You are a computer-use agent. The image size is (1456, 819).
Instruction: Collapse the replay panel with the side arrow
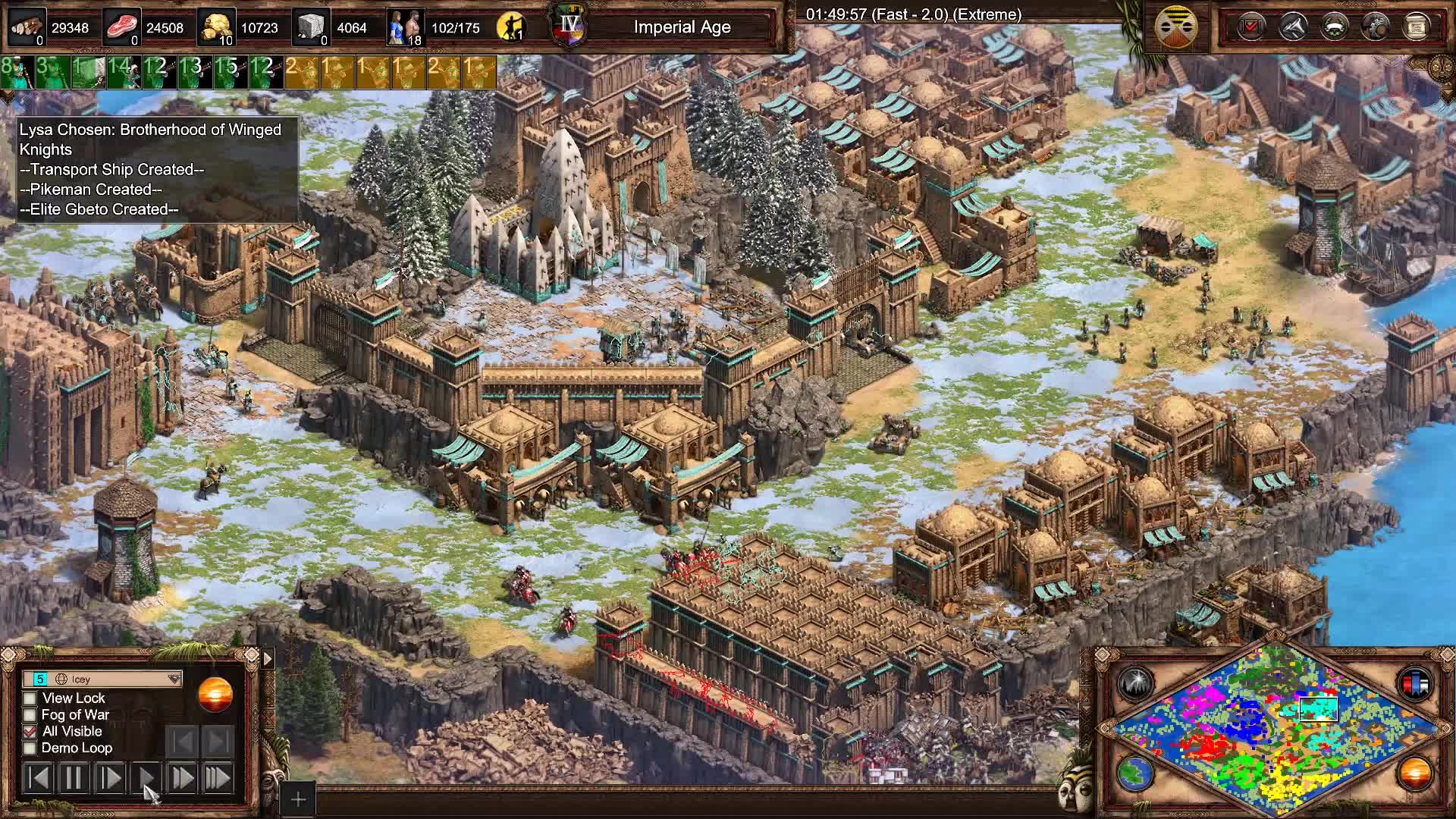[268, 658]
